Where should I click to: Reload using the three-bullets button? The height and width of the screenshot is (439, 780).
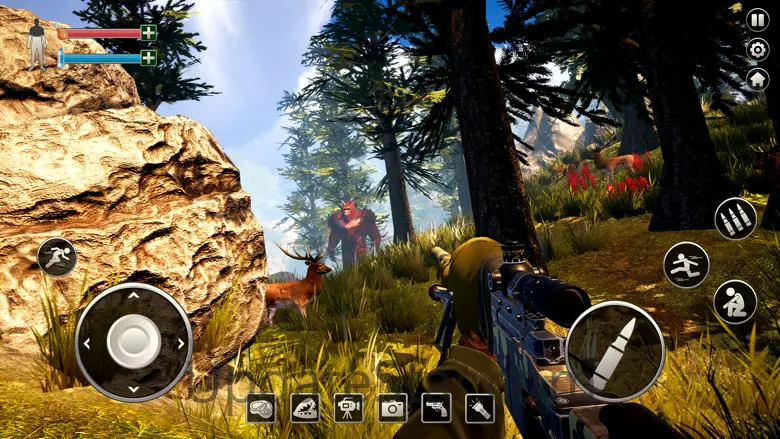[735, 219]
